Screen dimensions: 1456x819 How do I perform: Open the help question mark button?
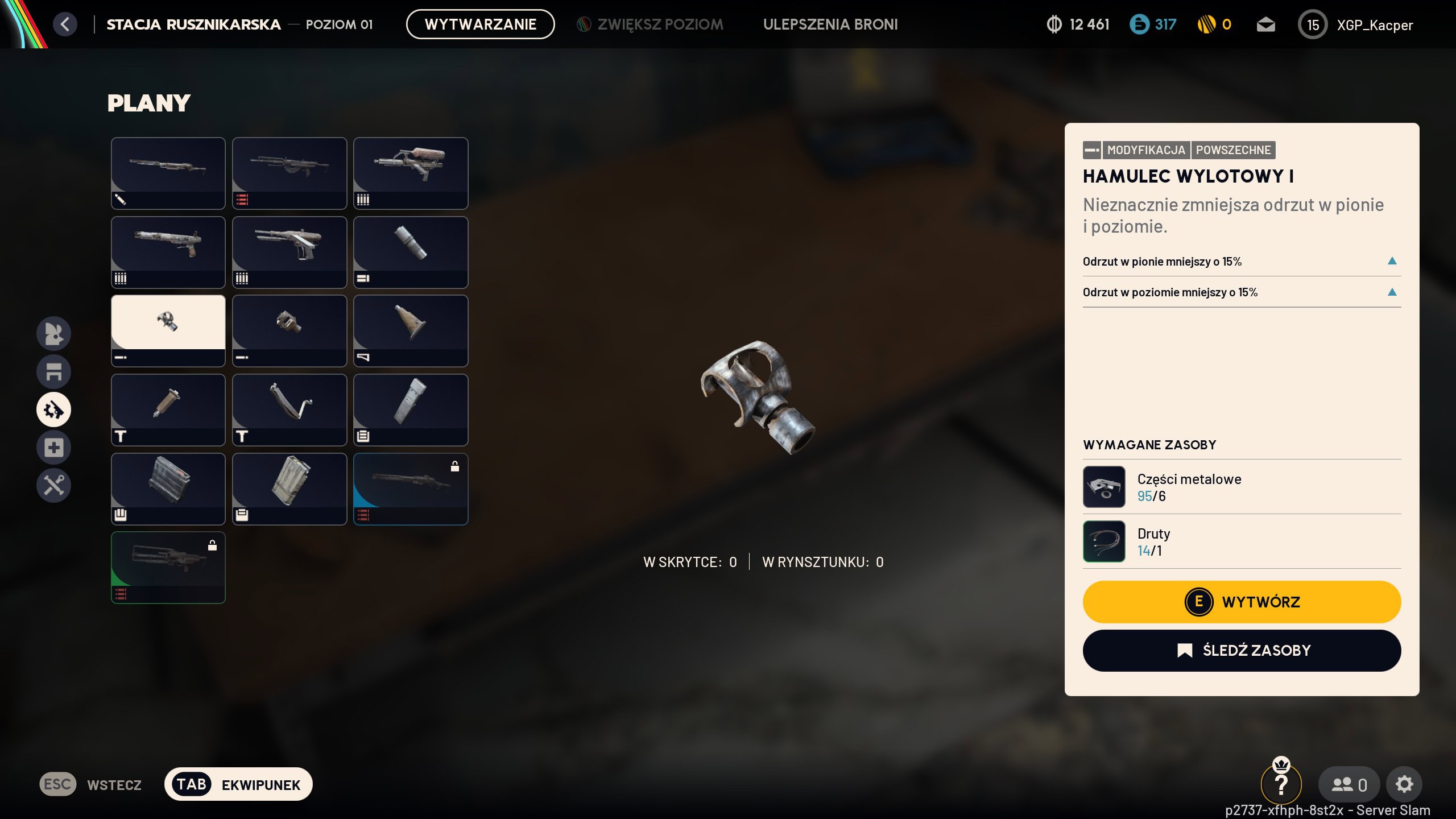click(1281, 784)
